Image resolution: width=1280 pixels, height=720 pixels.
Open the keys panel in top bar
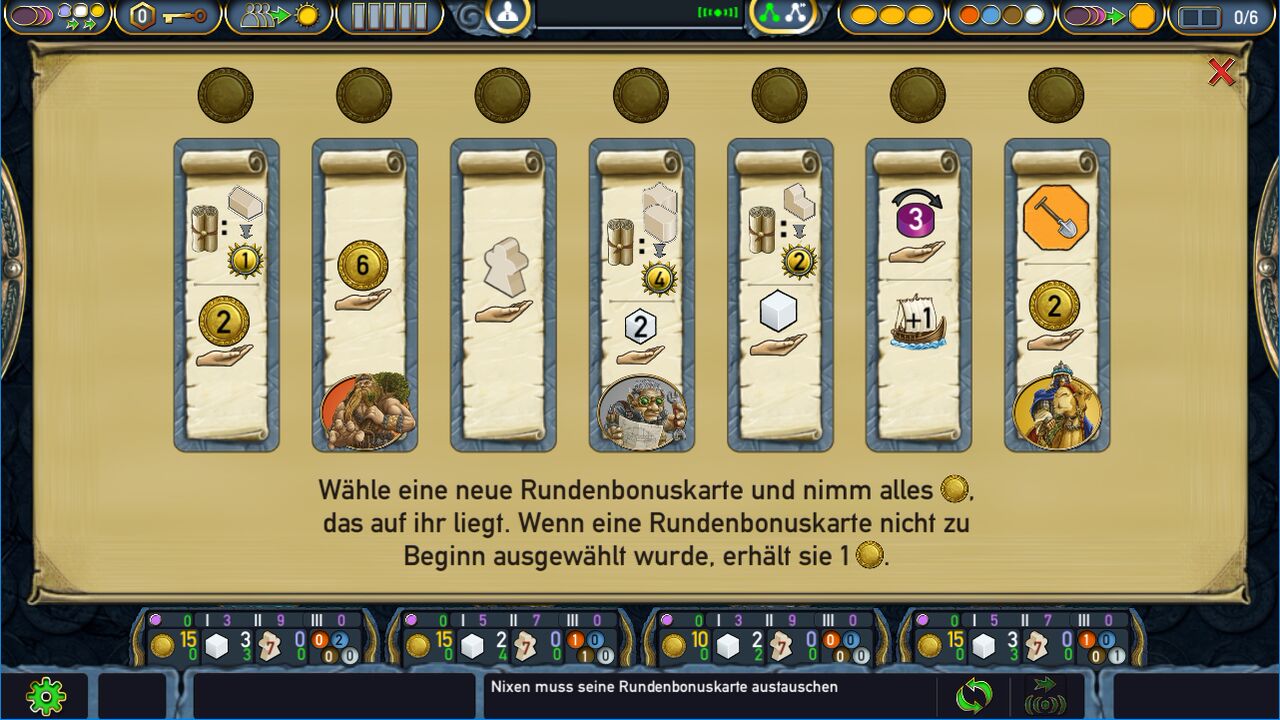(x=169, y=16)
